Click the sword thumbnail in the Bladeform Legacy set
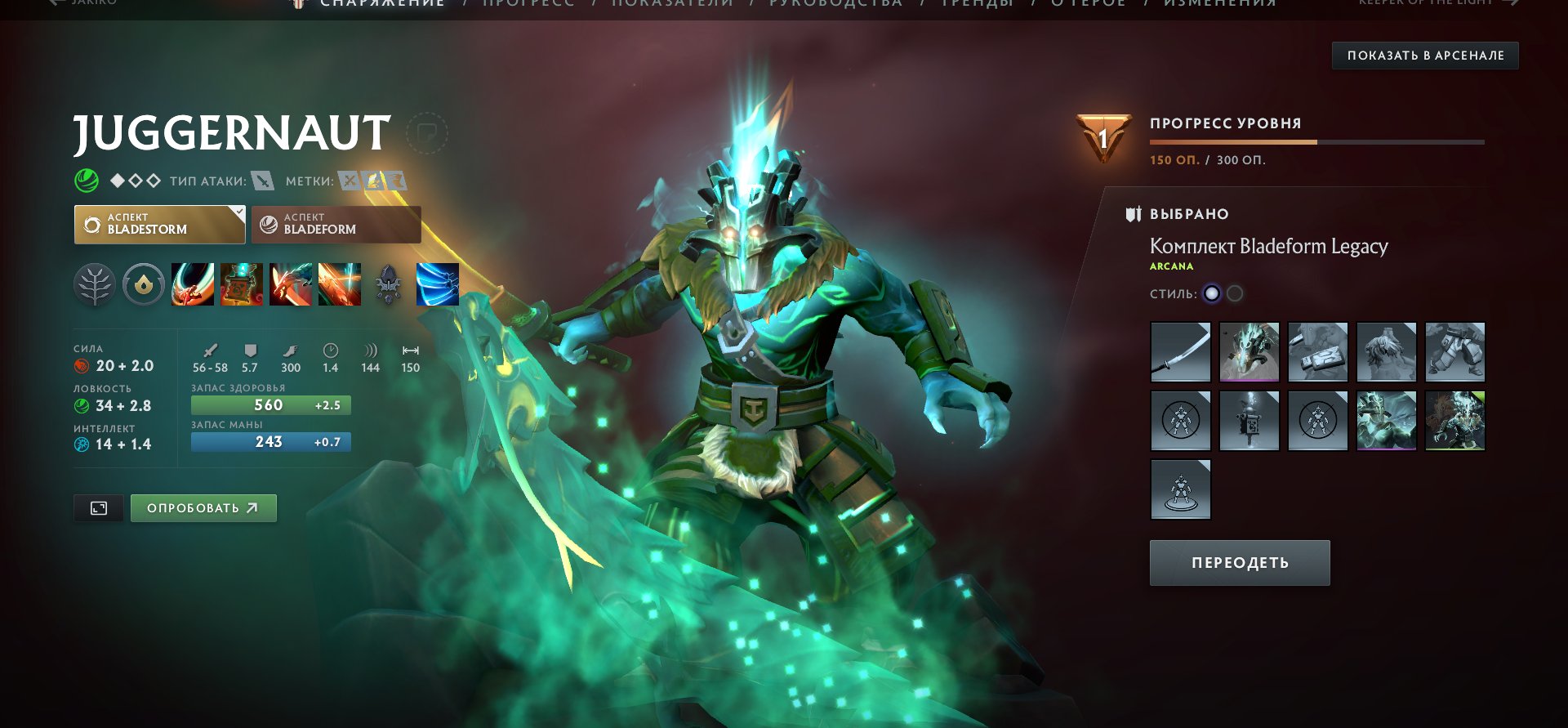1568x728 pixels. click(x=1180, y=352)
